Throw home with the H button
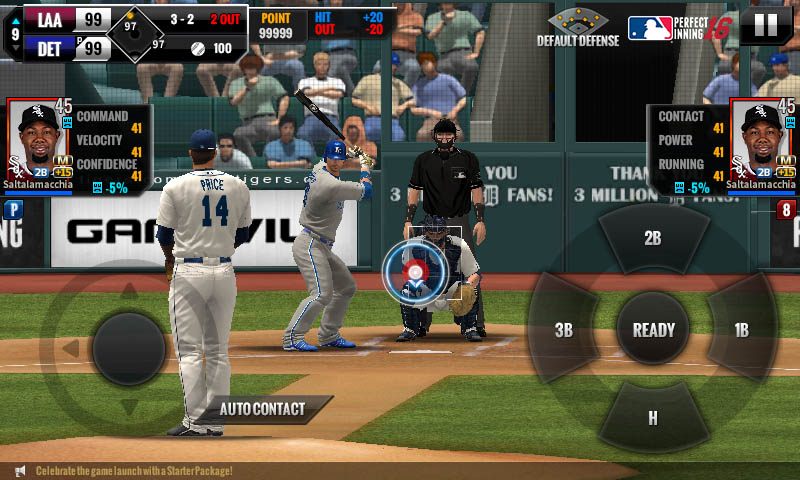The height and width of the screenshot is (480, 800). tap(653, 418)
